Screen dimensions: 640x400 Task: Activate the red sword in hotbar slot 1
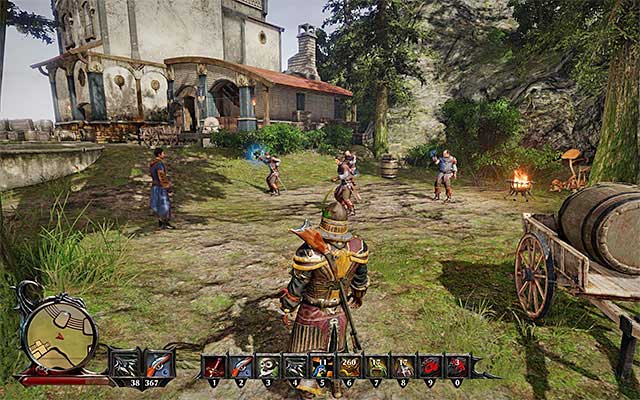tap(214, 366)
